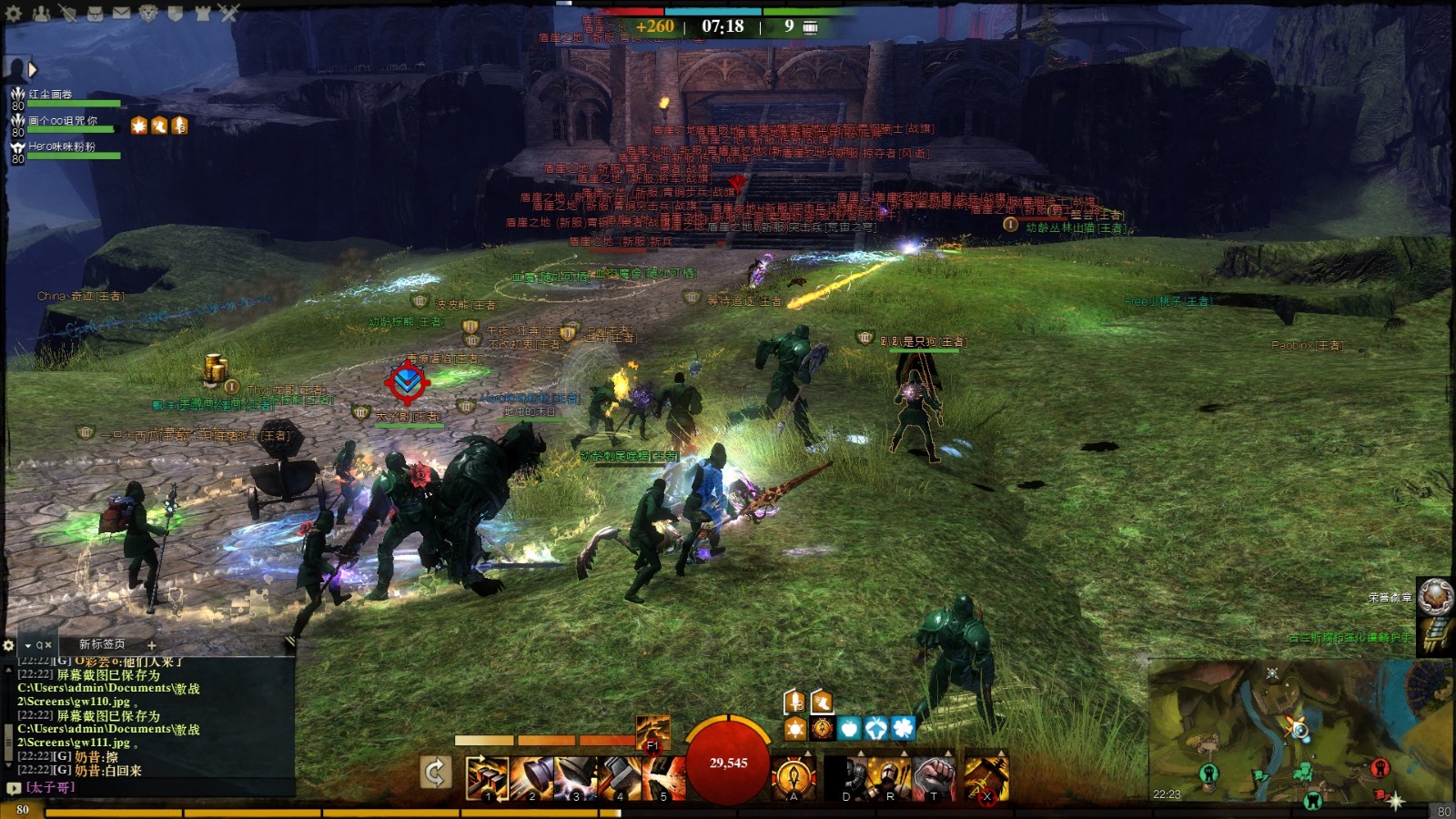
Task: Open the PvP crossed swords panel
Action: coord(228,13)
